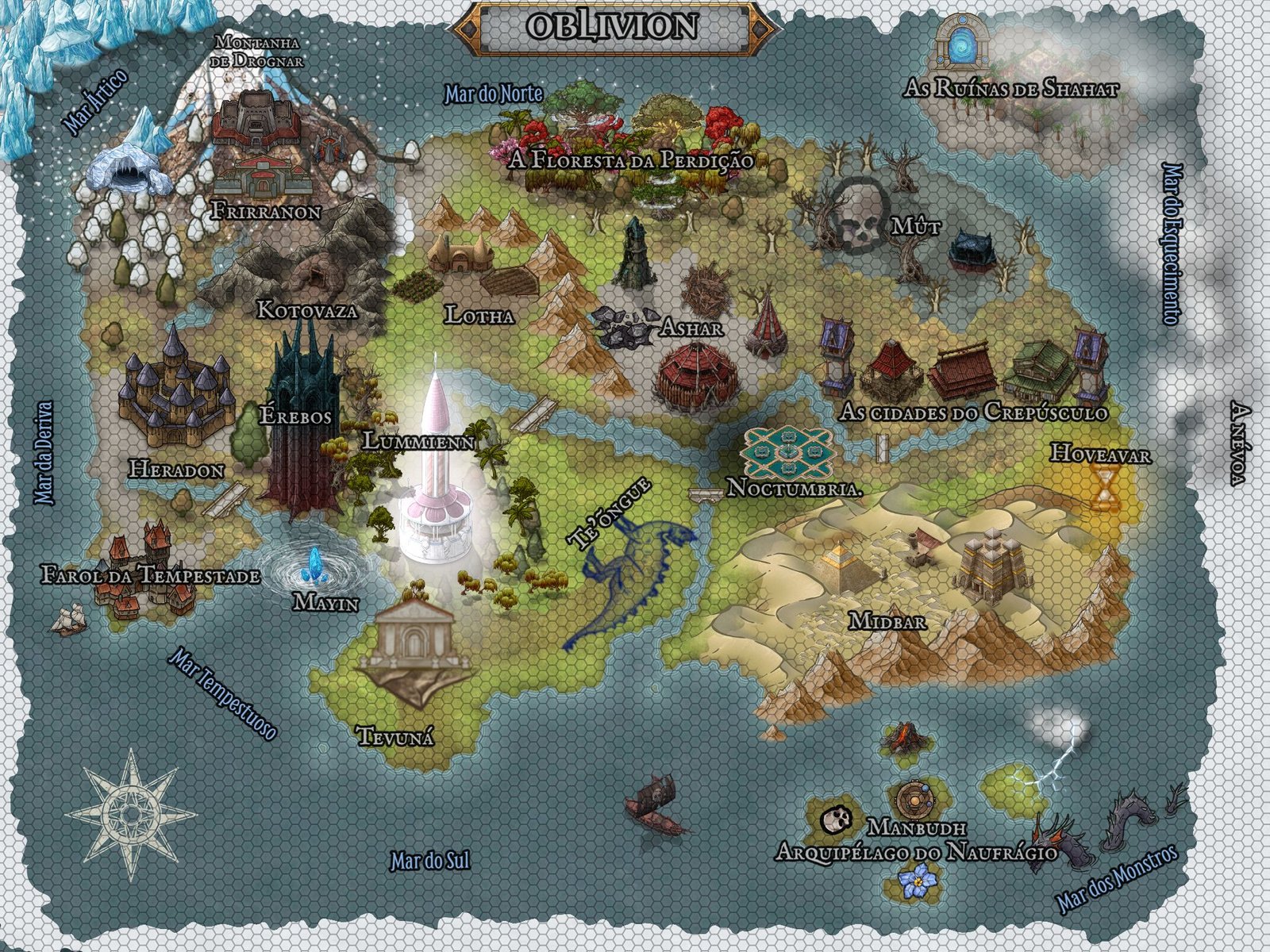Choose the Tevuná temple location
1270x952 pixels.
(x=395, y=736)
